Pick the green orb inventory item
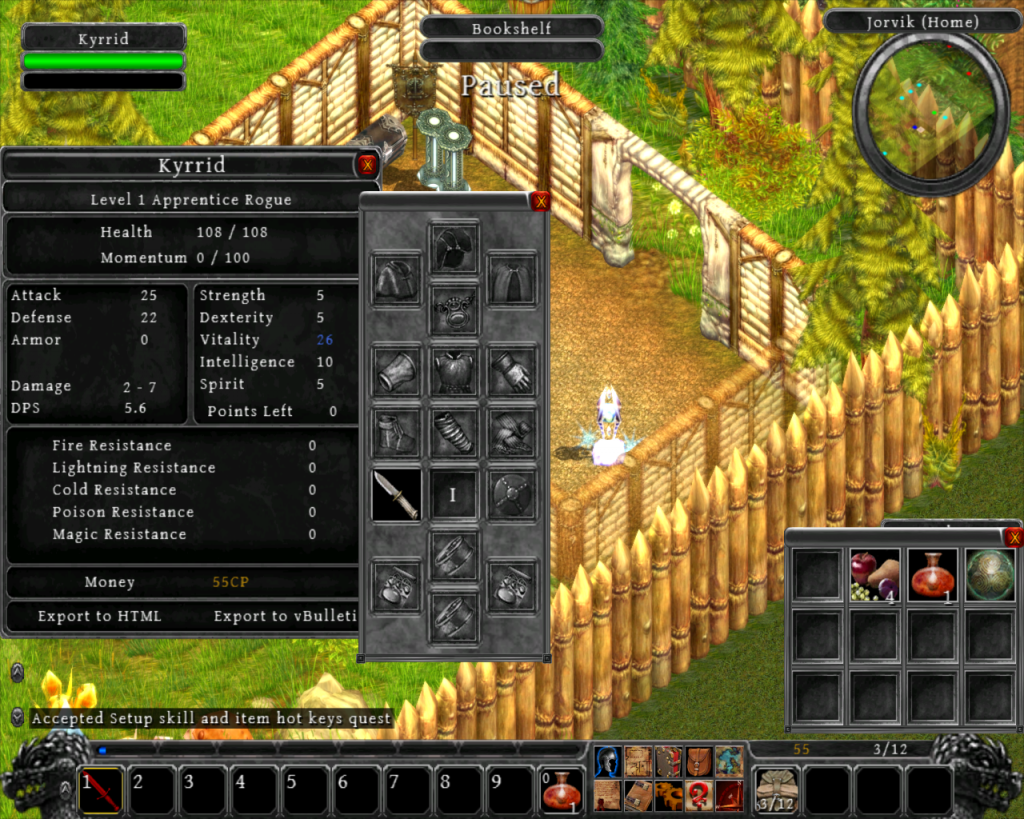 coord(990,575)
